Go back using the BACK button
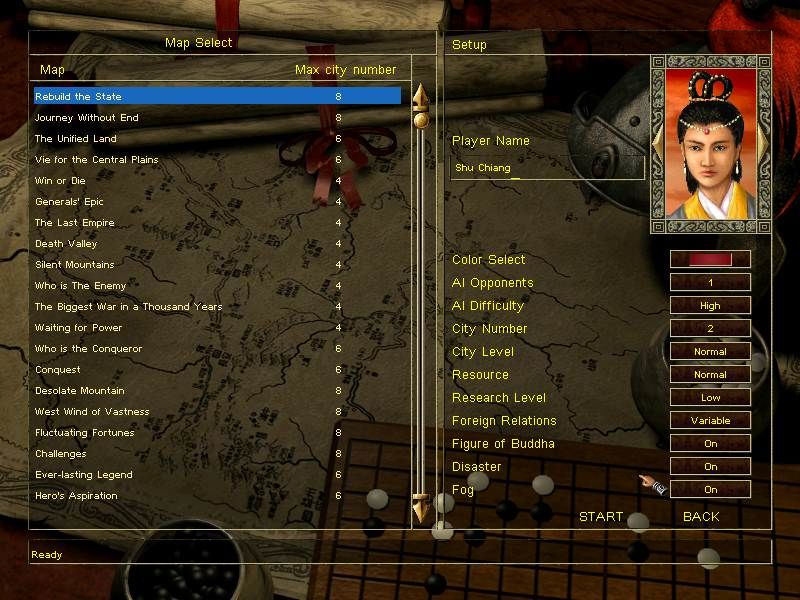 pyautogui.click(x=701, y=517)
